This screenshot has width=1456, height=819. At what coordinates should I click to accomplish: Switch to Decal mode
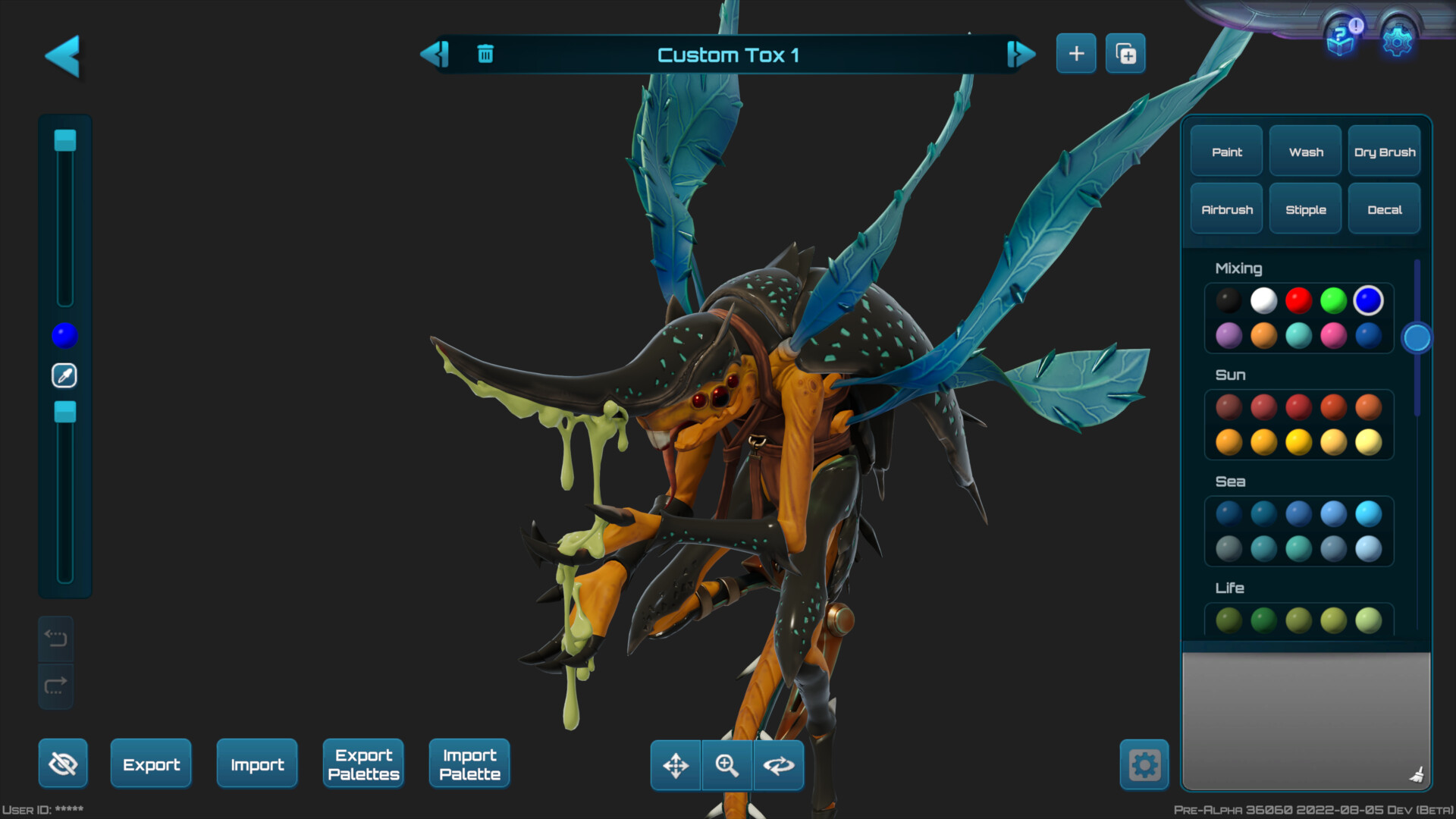click(x=1384, y=209)
